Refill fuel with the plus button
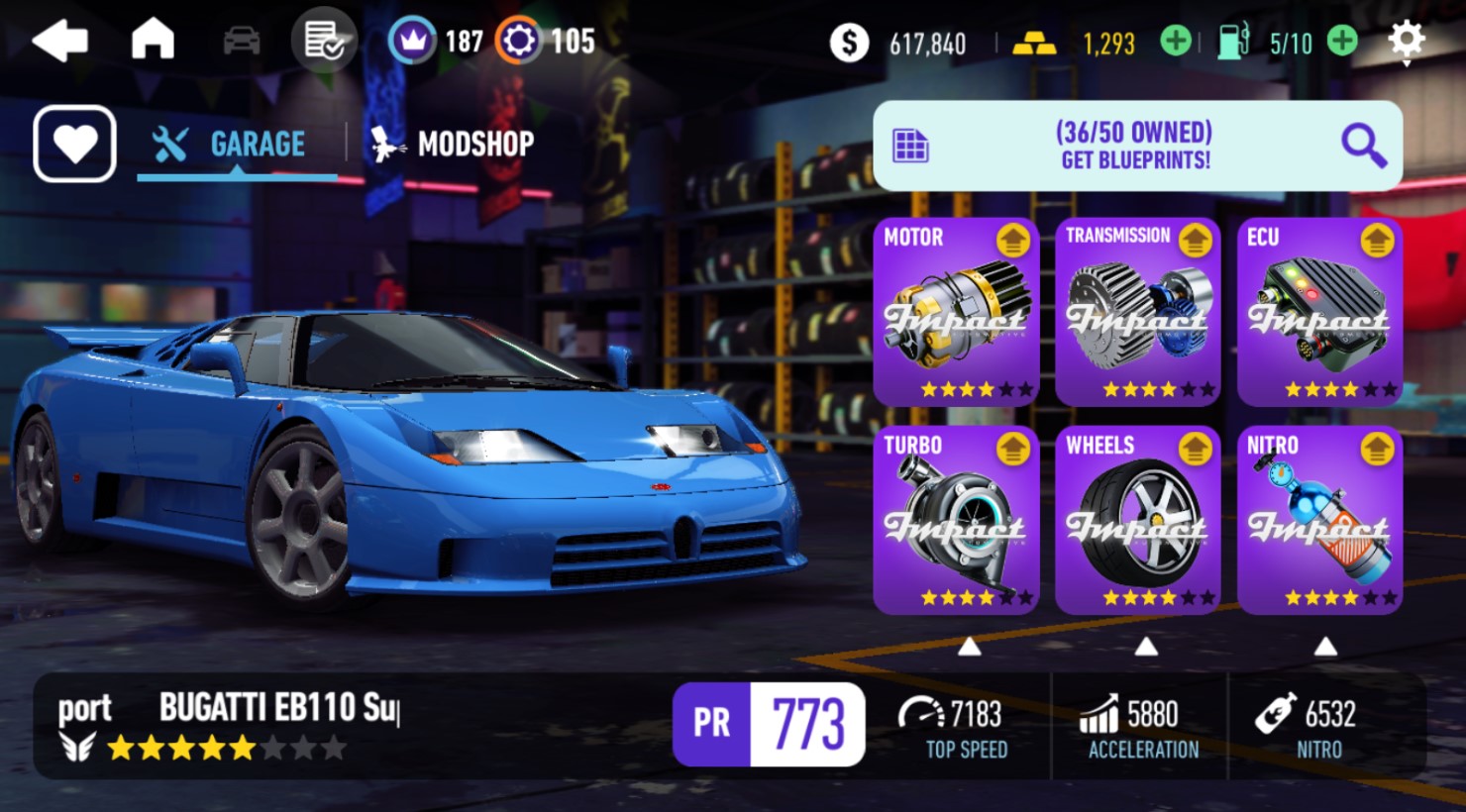 [x=1342, y=42]
